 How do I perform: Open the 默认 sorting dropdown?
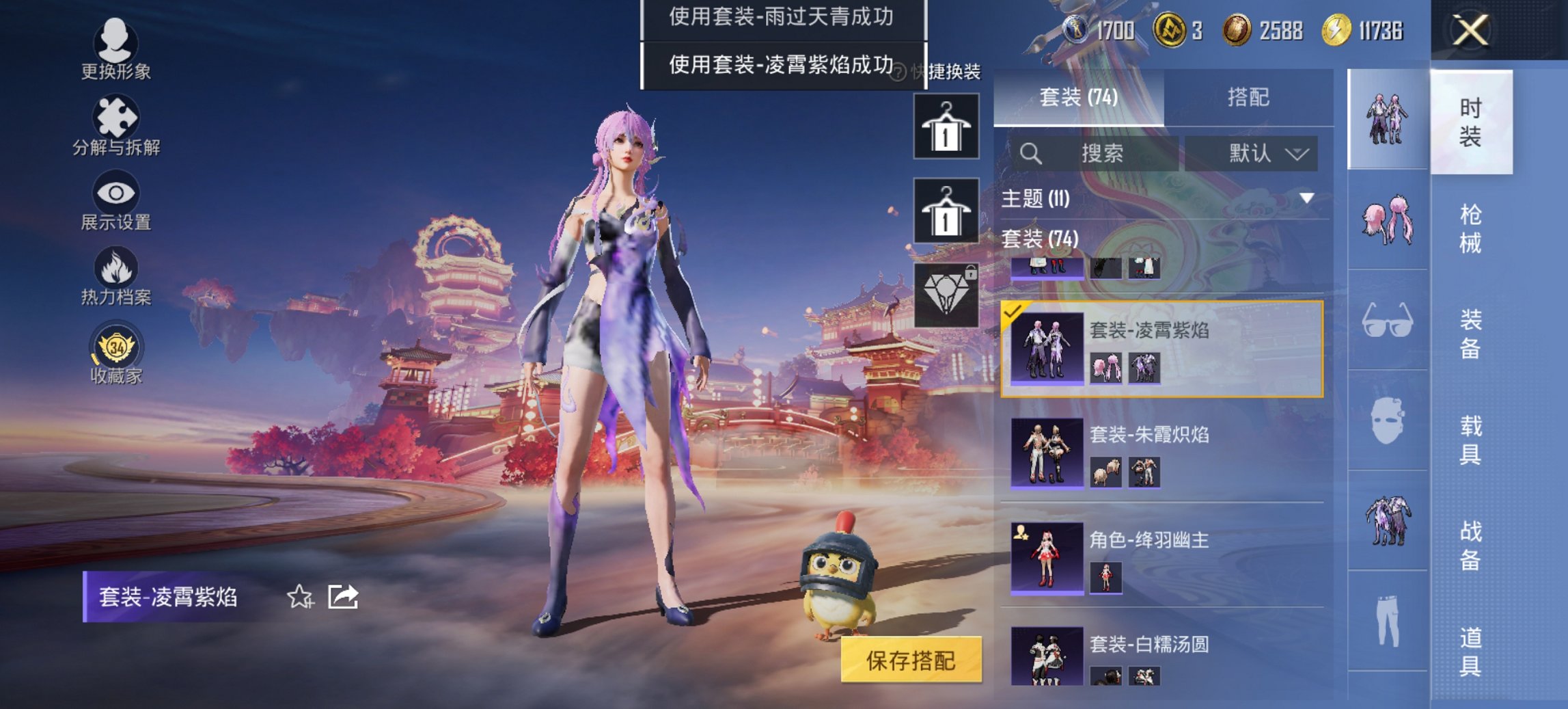[x=1259, y=153]
